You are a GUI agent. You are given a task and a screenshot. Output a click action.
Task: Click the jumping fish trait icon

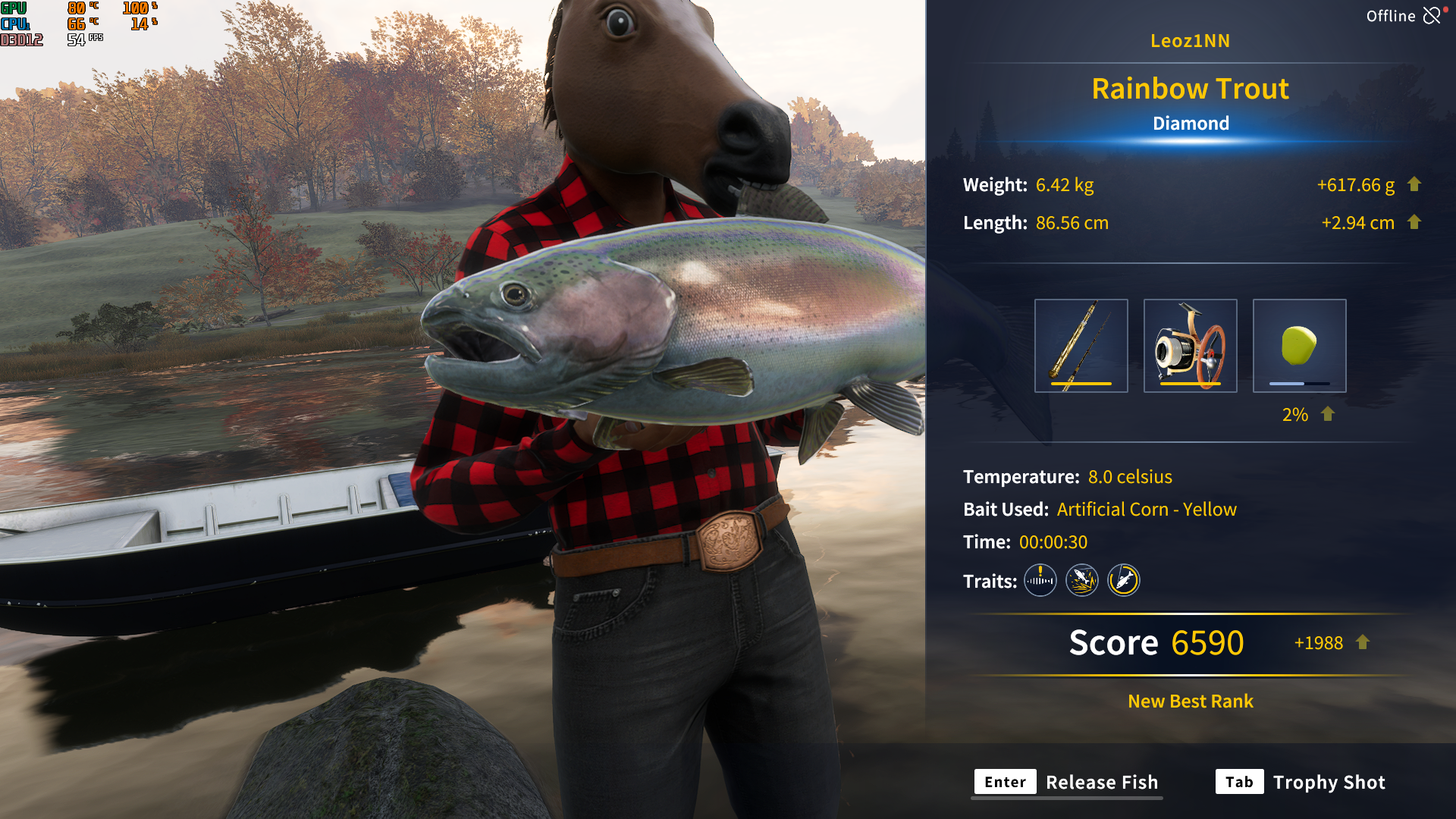(1081, 580)
